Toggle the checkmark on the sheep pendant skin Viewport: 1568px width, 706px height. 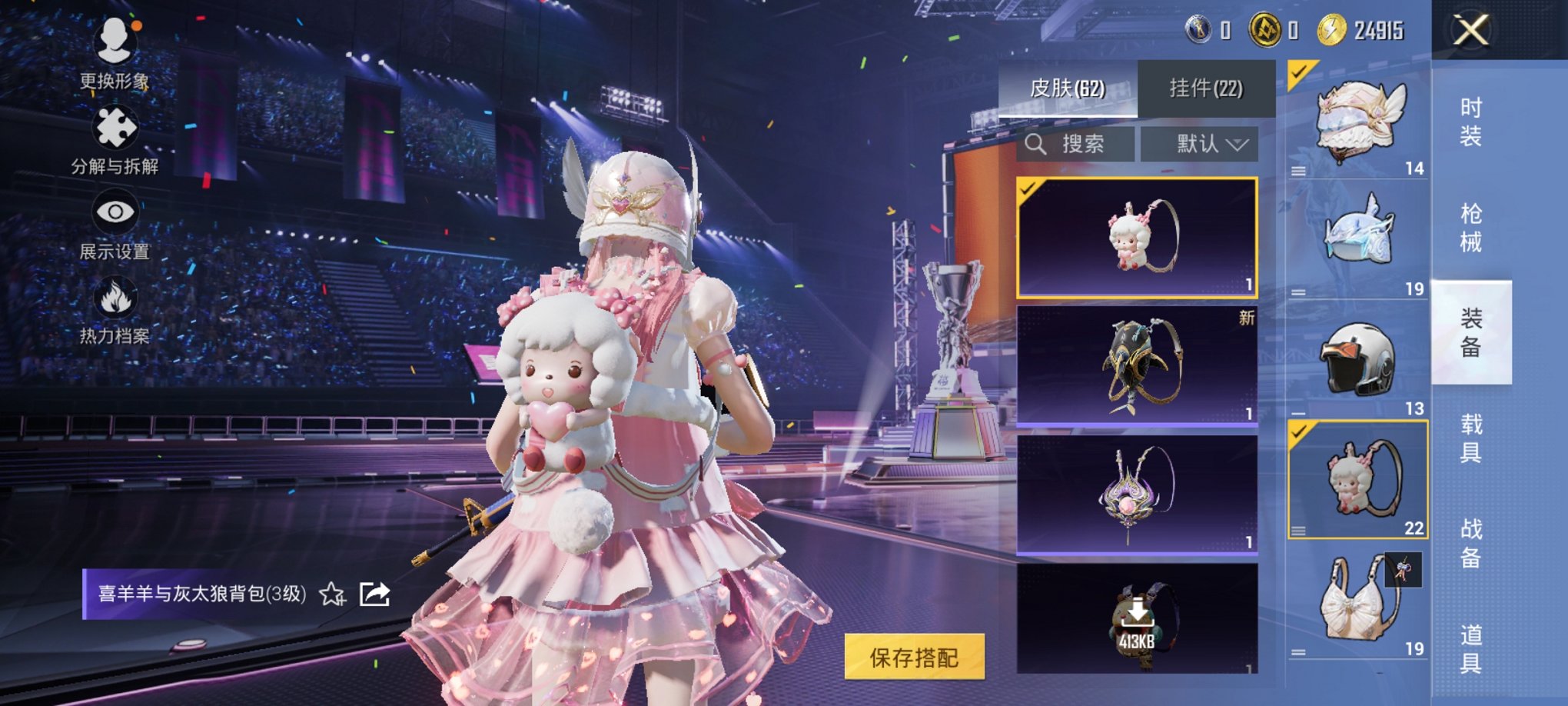coord(1030,188)
